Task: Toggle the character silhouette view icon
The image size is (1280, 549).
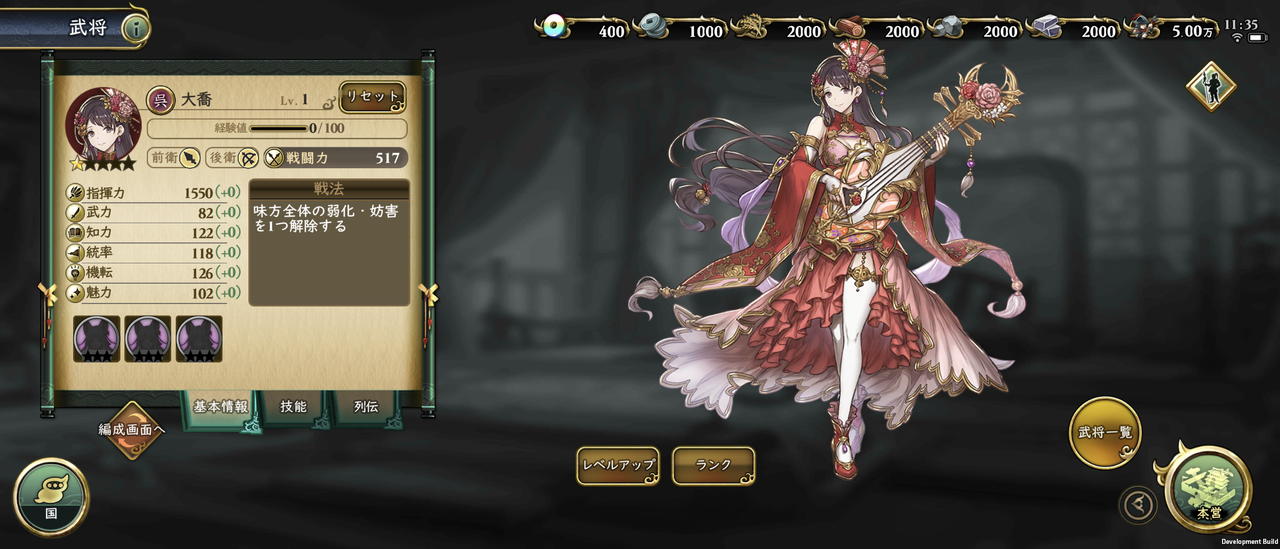Action: point(1210,87)
